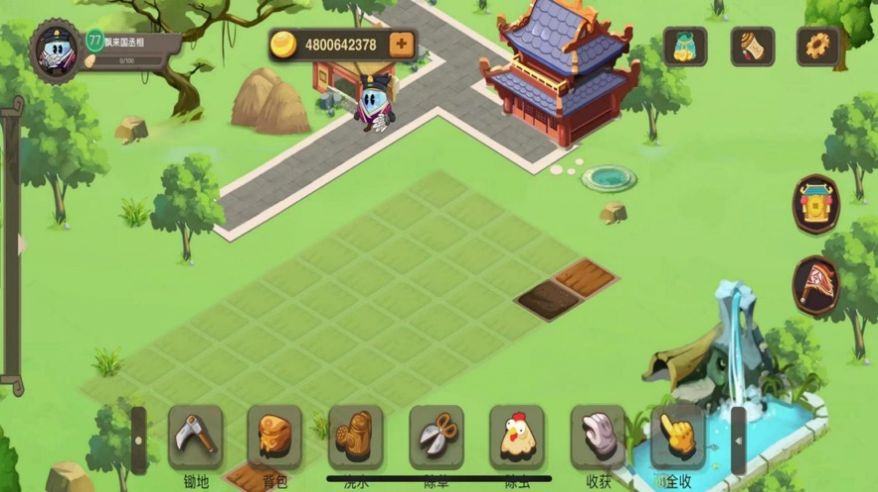Viewport: 878px width, 492px height.
Task: Open the scroll quest icon
Action: (x=752, y=46)
